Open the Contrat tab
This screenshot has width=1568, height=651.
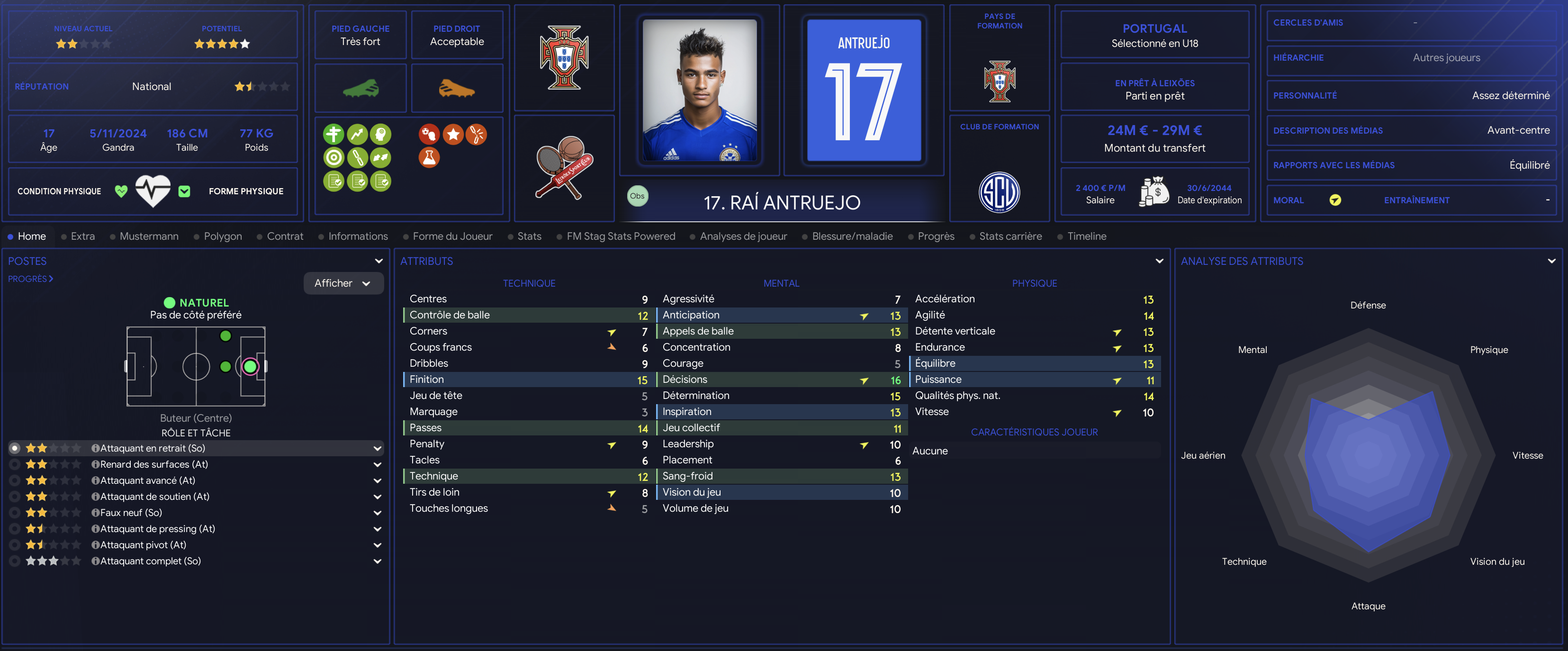[x=284, y=236]
